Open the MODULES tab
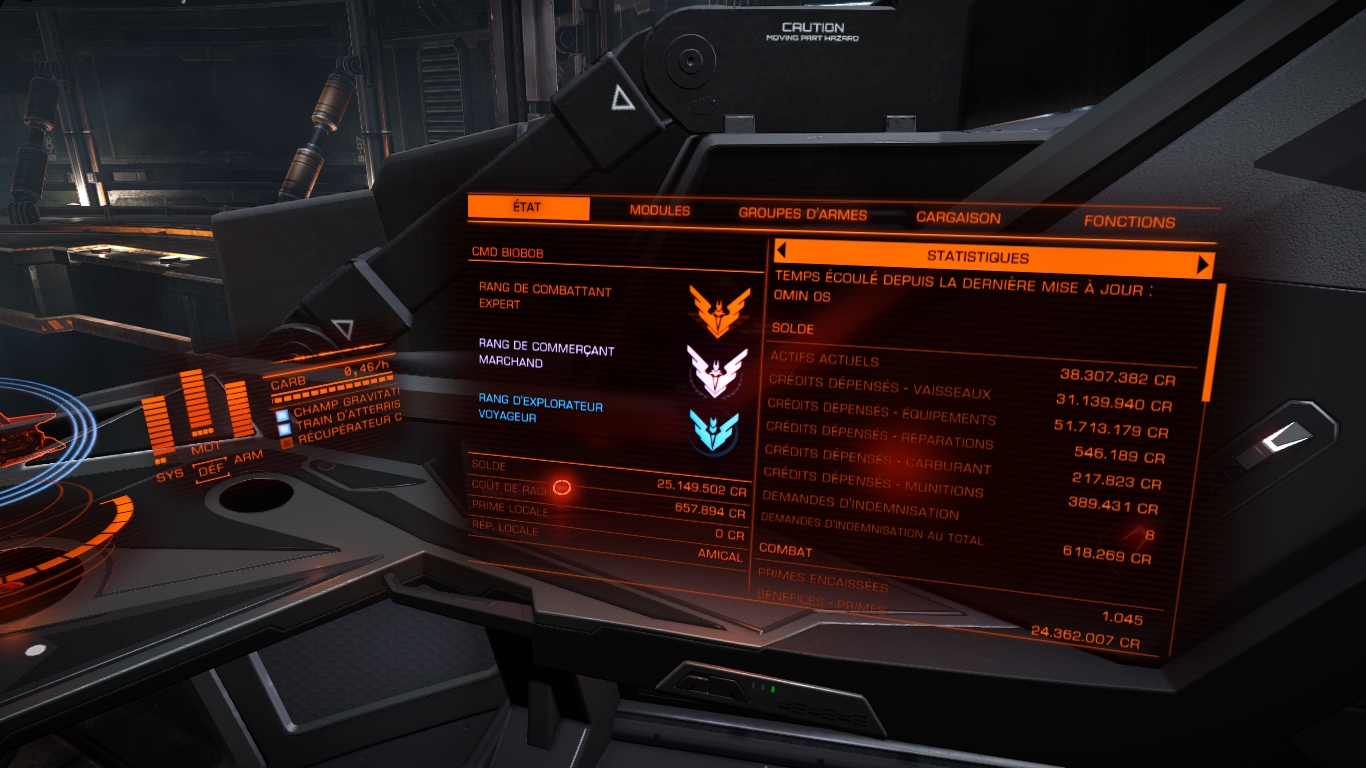Screen dimensions: 1366x768 tap(659, 211)
